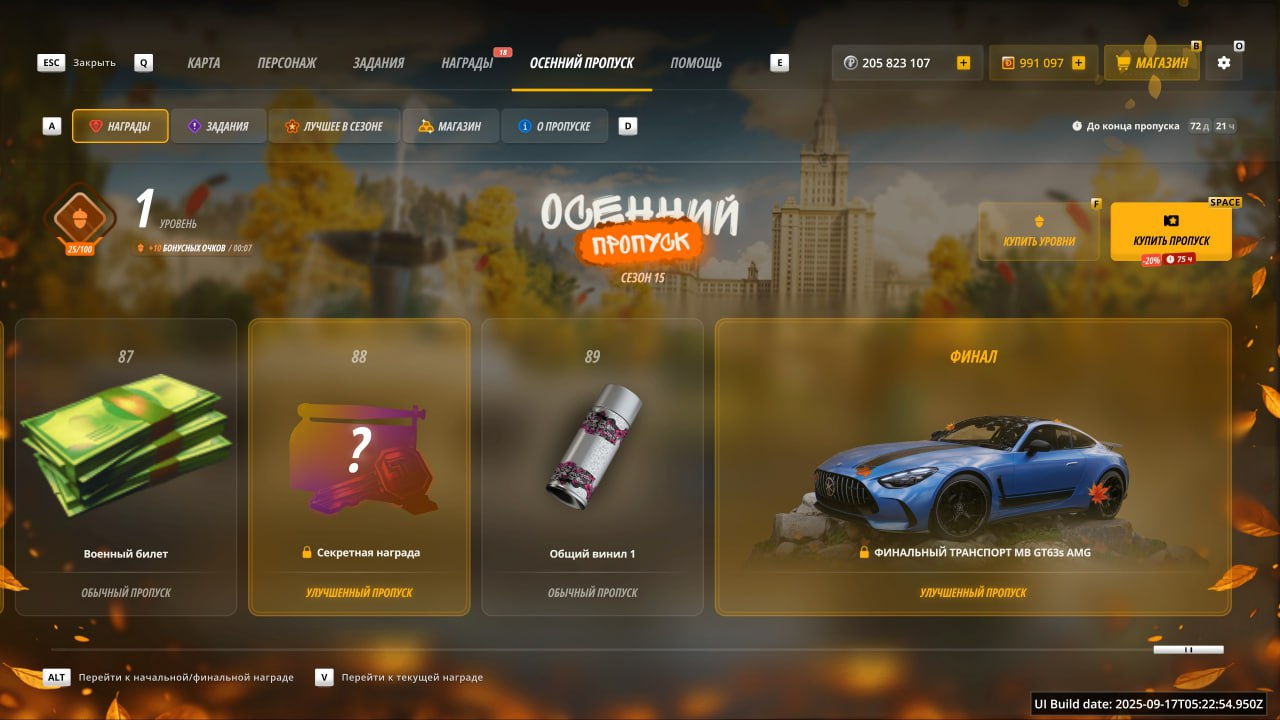This screenshot has width=1280, height=720.
Task: Click the acorn level badge emblem
Action: pyautogui.click(x=78, y=218)
